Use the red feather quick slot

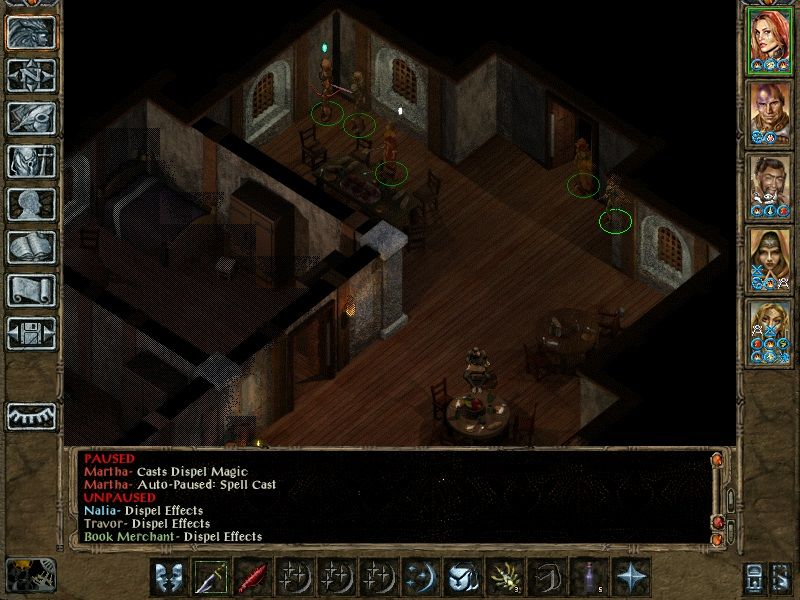point(252,577)
